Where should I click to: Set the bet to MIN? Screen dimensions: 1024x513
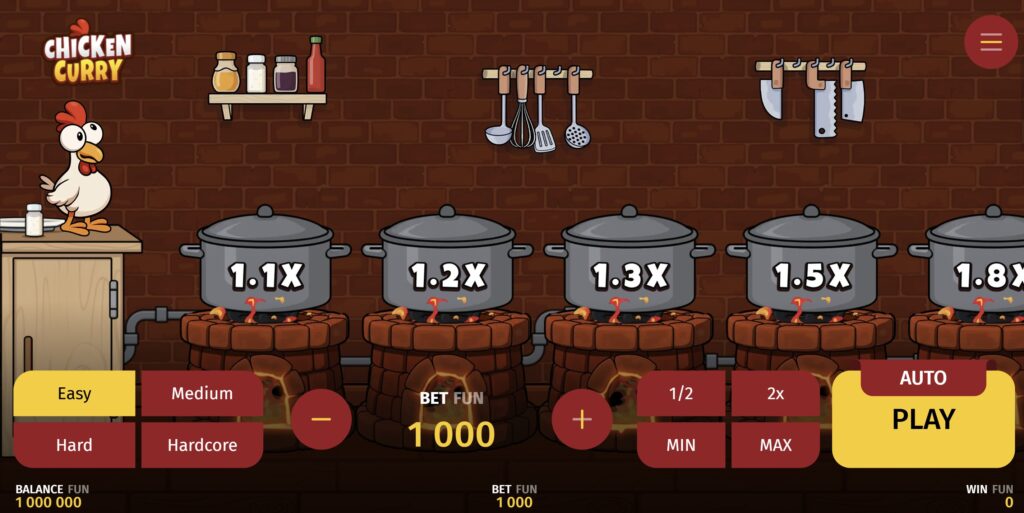click(681, 445)
